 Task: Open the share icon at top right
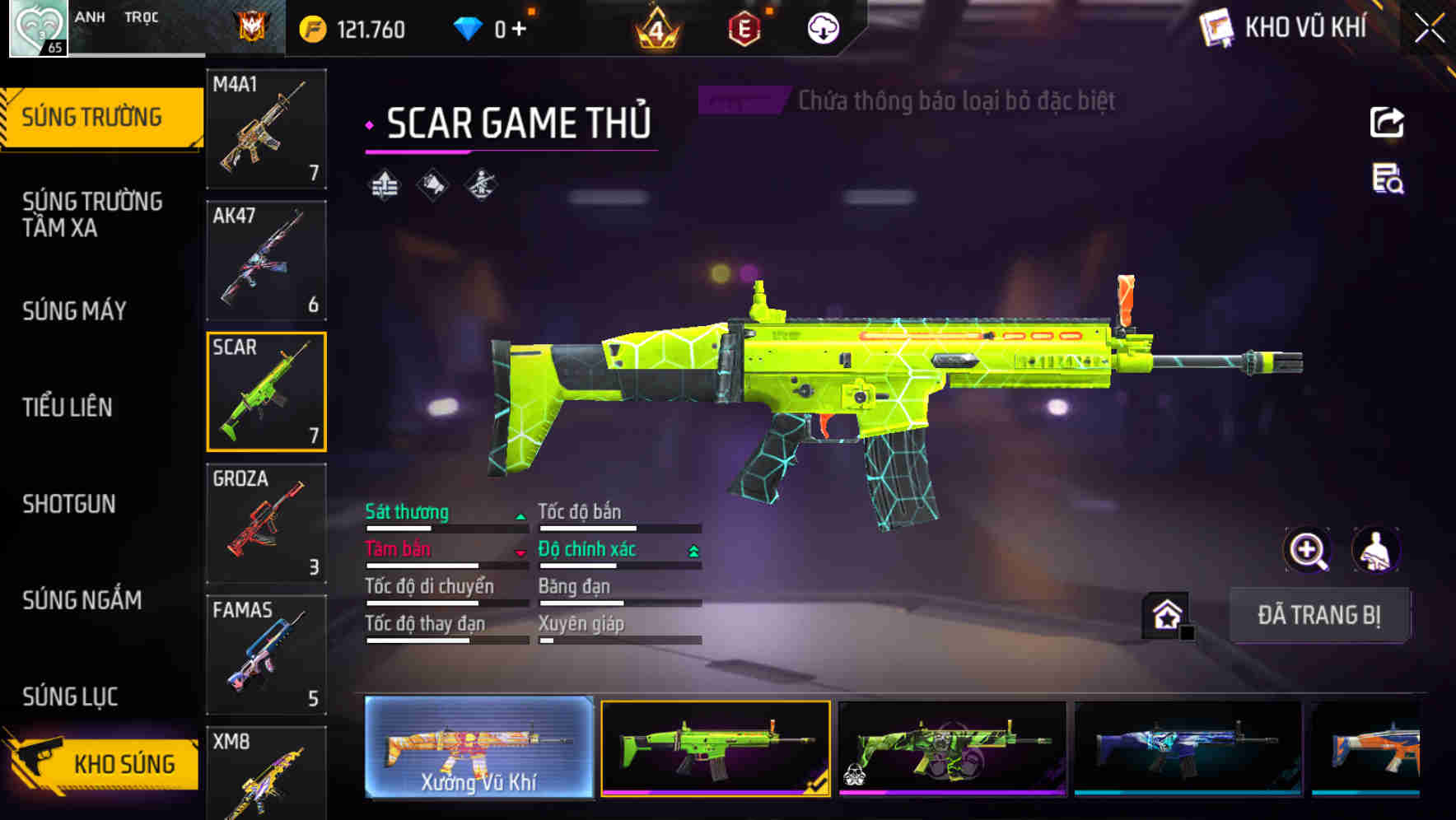tap(1386, 122)
